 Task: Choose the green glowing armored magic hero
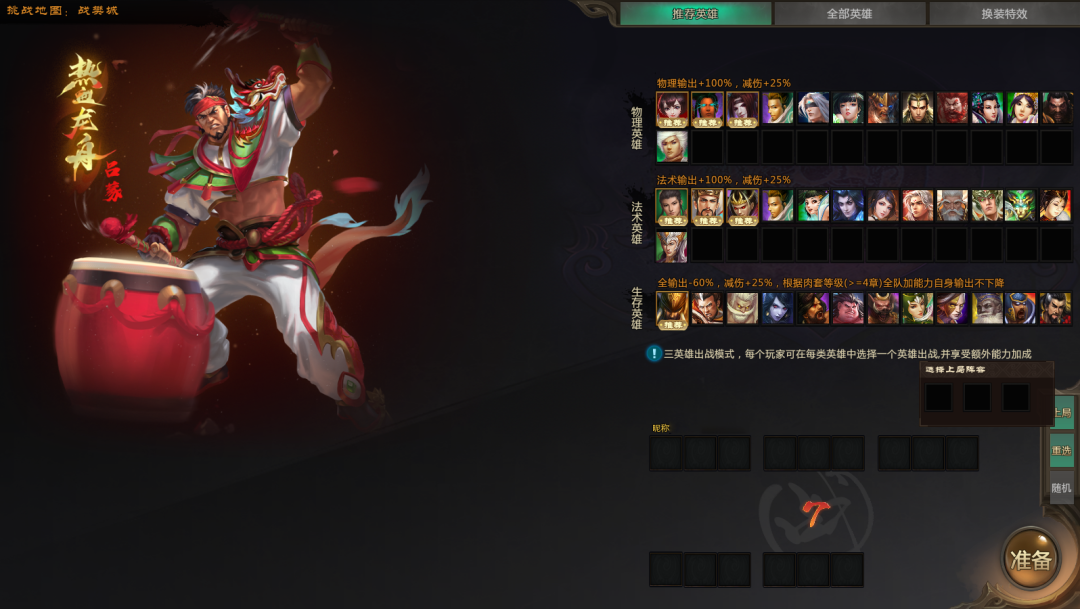1021,206
